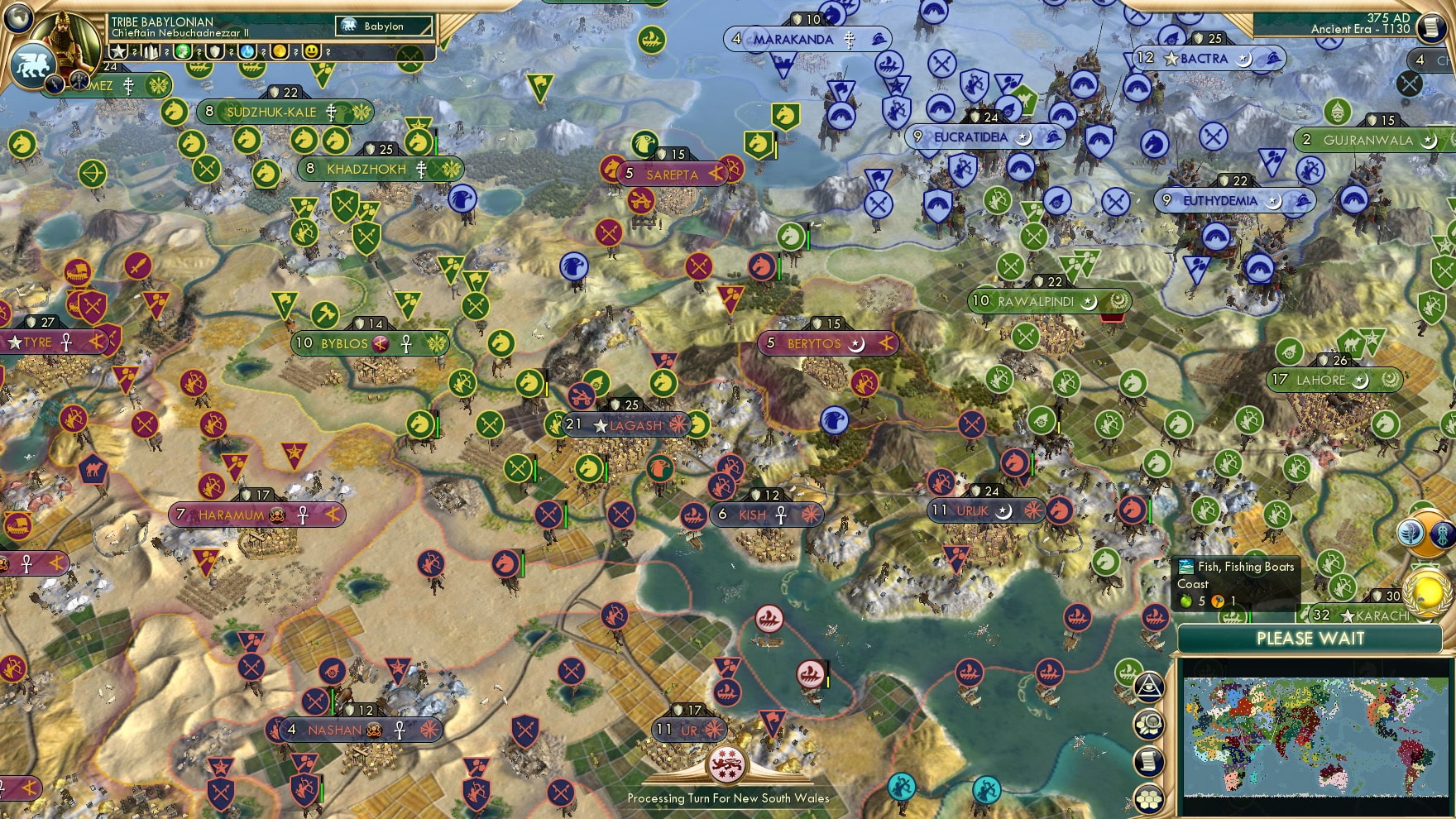Open the Babylon selection dropdown at top-left
Screen dimensions: 1456x819
click(382, 26)
